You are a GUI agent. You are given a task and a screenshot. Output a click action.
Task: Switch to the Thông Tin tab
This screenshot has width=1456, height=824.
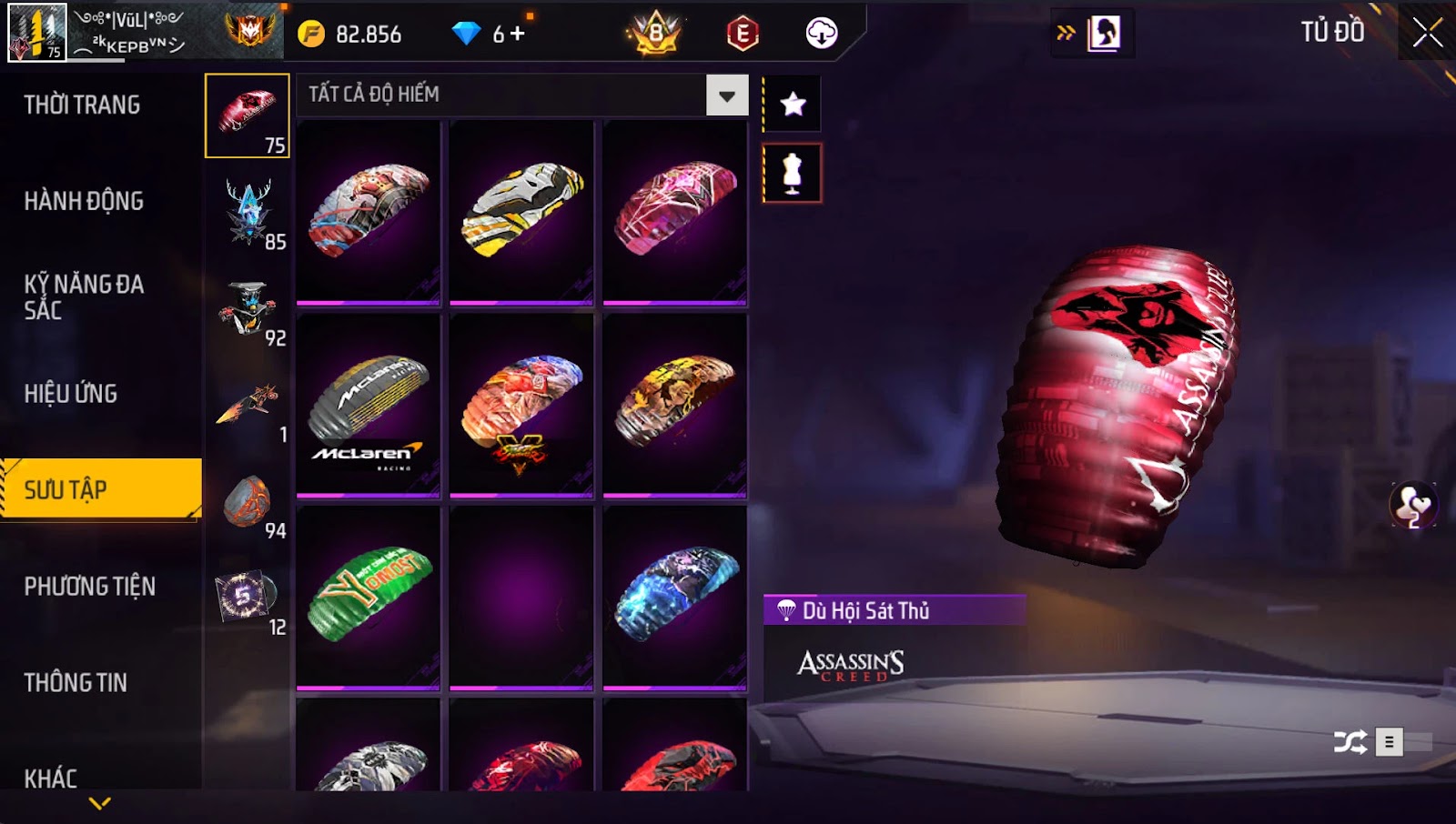(76, 683)
